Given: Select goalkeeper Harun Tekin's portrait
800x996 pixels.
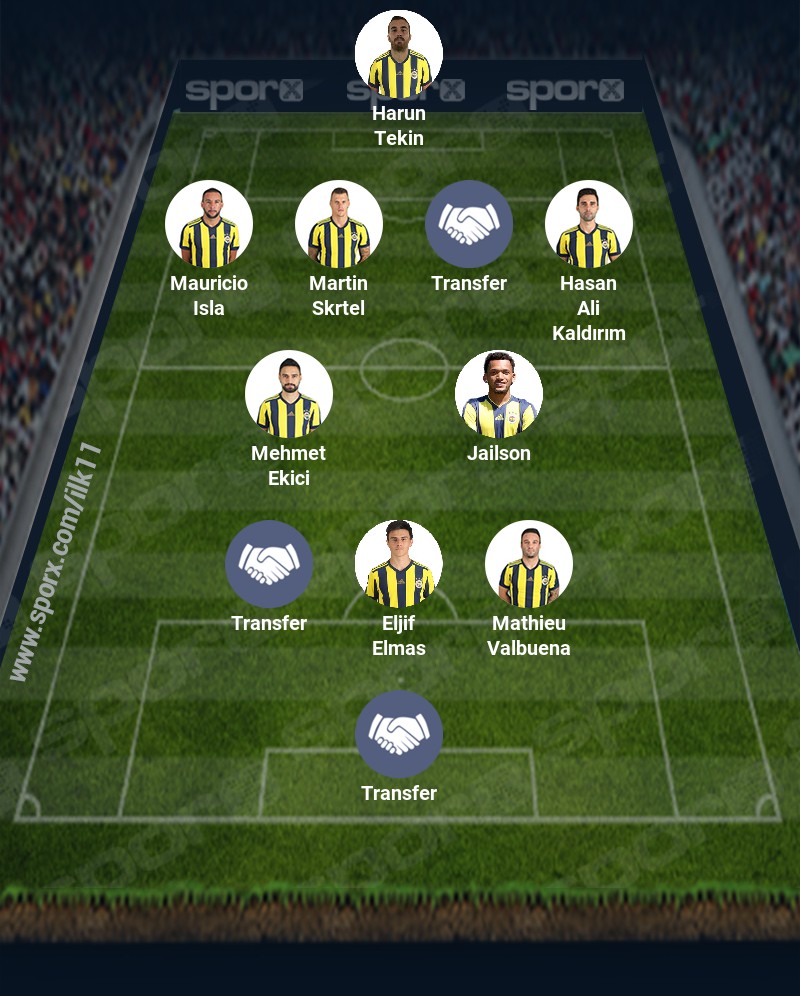Looking at the screenshot, I should 399,54.
